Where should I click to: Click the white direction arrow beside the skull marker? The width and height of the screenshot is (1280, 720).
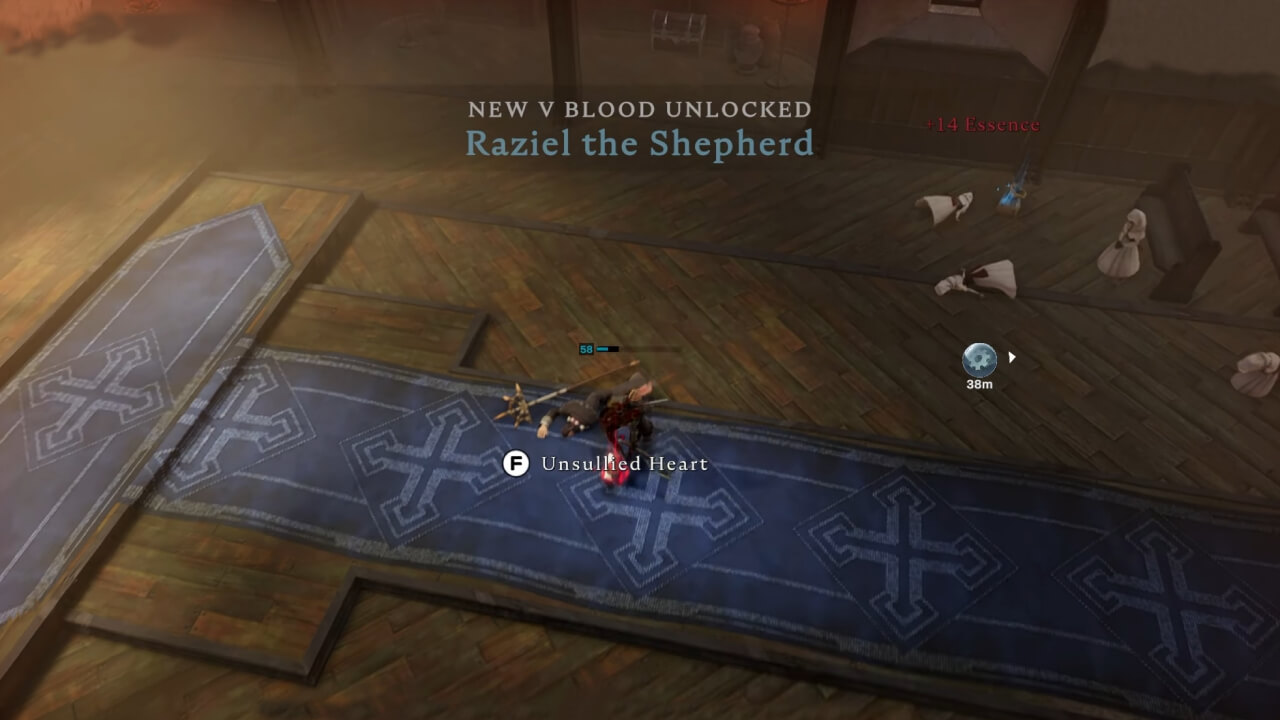coord(1010,355)
